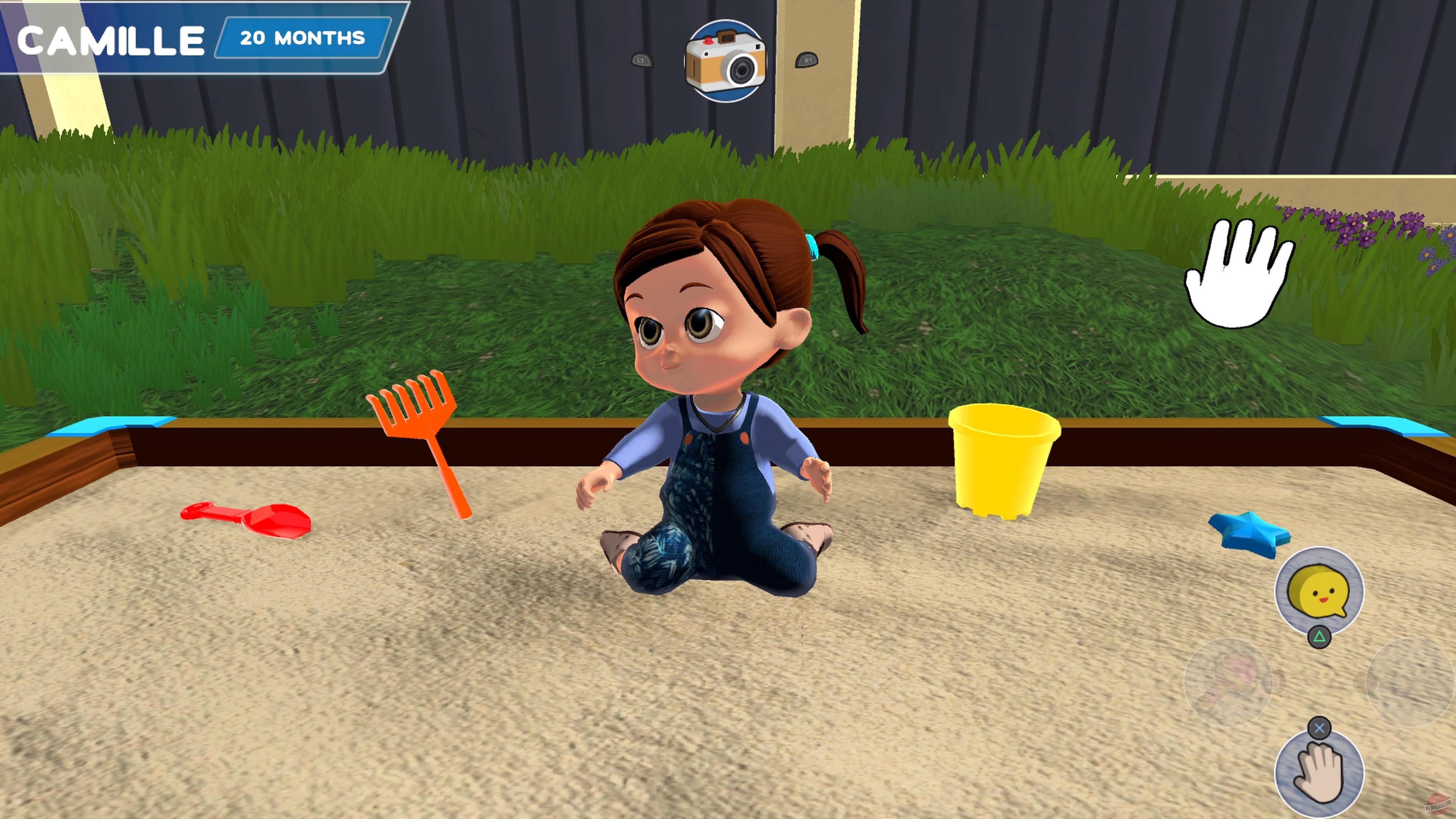Expand the 20 MONTHS age badge

[300, 38]
